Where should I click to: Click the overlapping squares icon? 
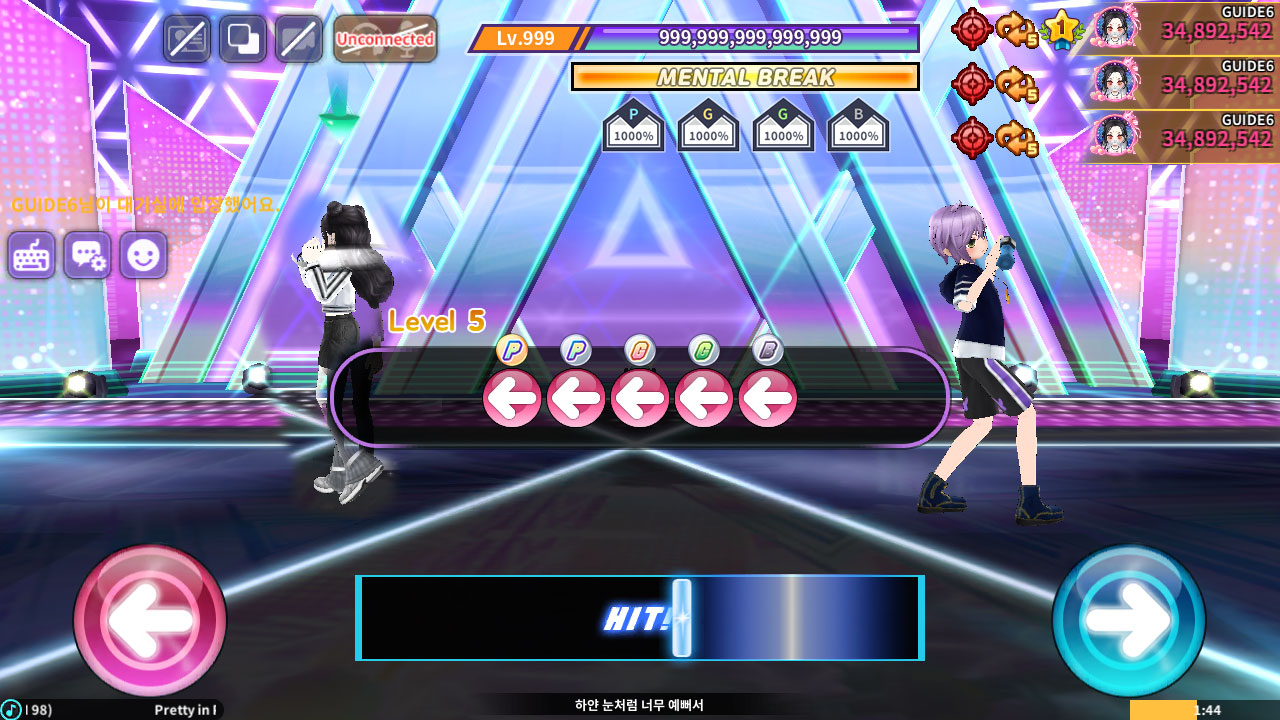coord(243,39)
